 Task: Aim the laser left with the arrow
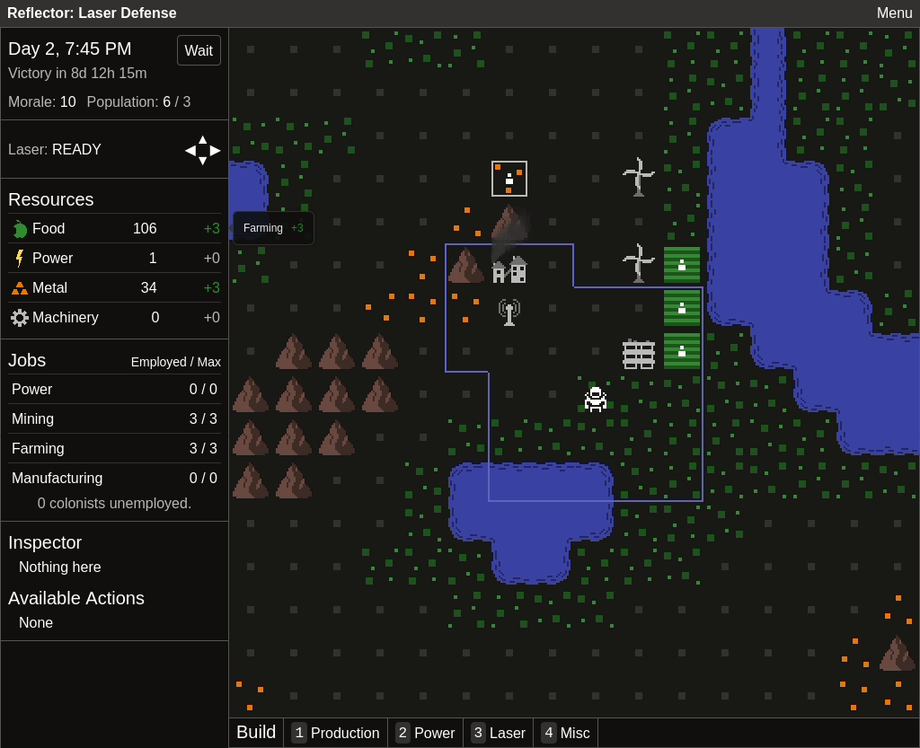[x=190, y=150]
